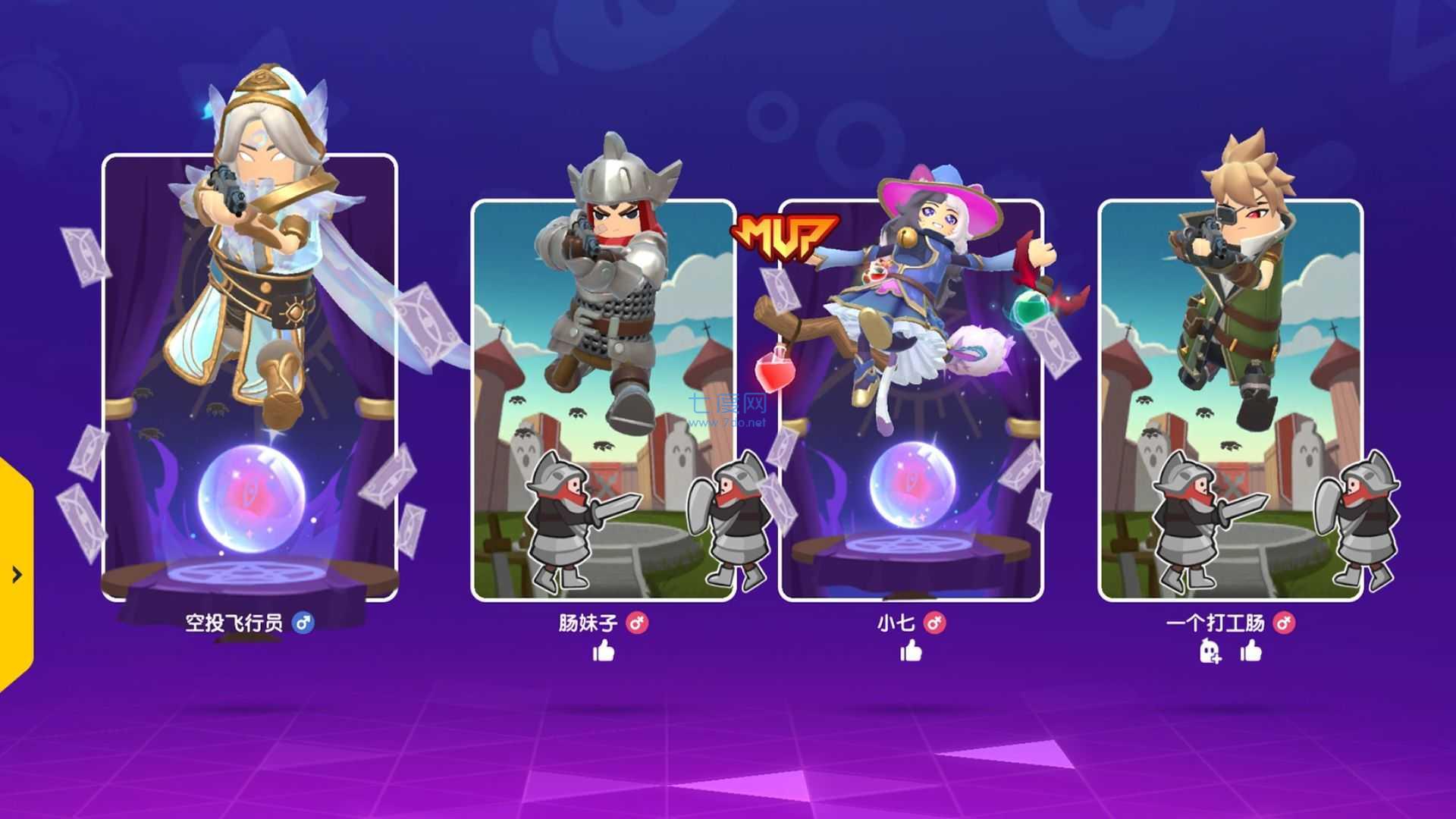Select the knight character card of 肠妹子

click(604, 402)
